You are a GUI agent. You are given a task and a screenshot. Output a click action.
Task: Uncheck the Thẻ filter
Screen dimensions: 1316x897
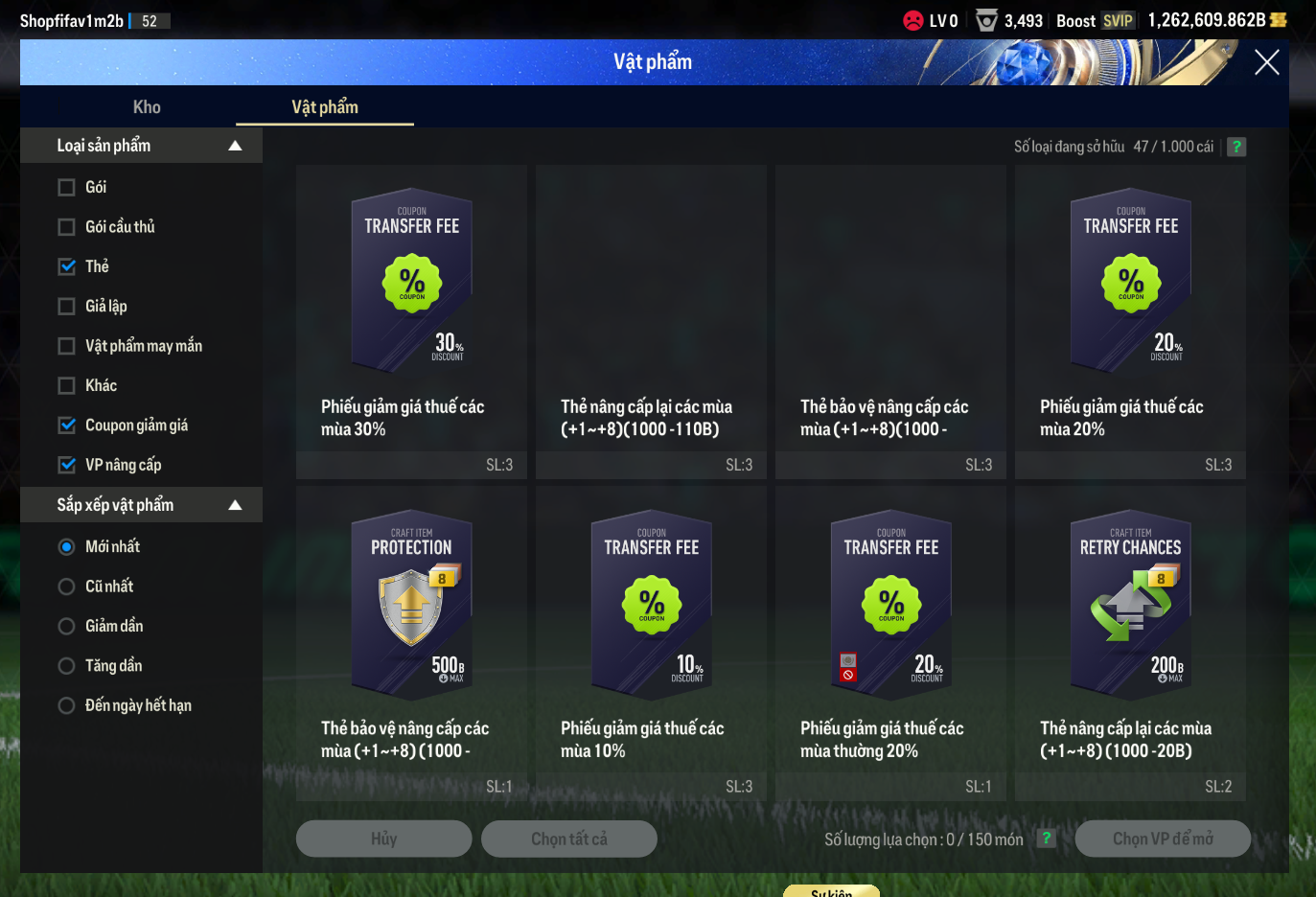click(67, 266)
